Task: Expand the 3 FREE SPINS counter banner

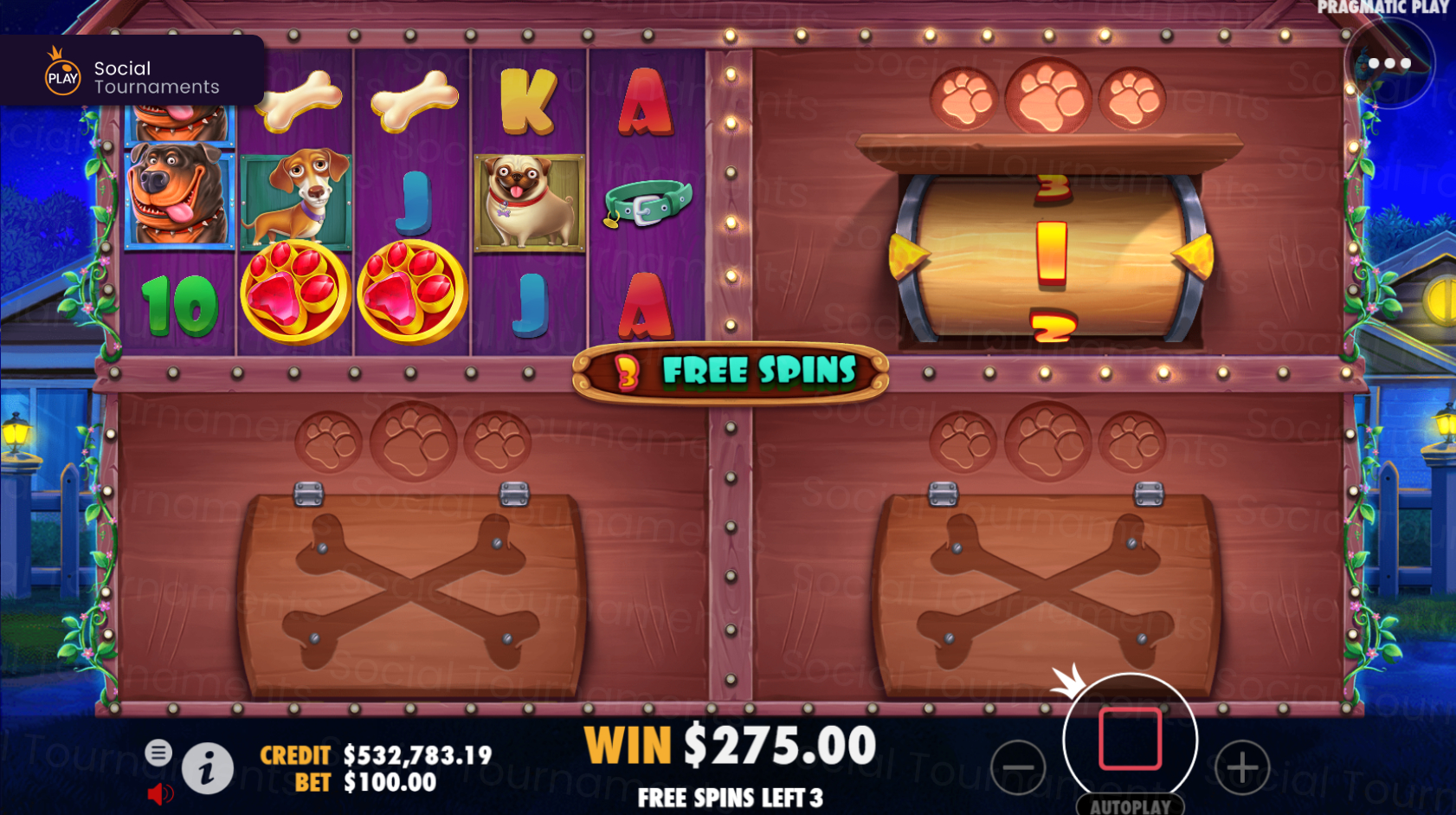Action: (732, 371)
